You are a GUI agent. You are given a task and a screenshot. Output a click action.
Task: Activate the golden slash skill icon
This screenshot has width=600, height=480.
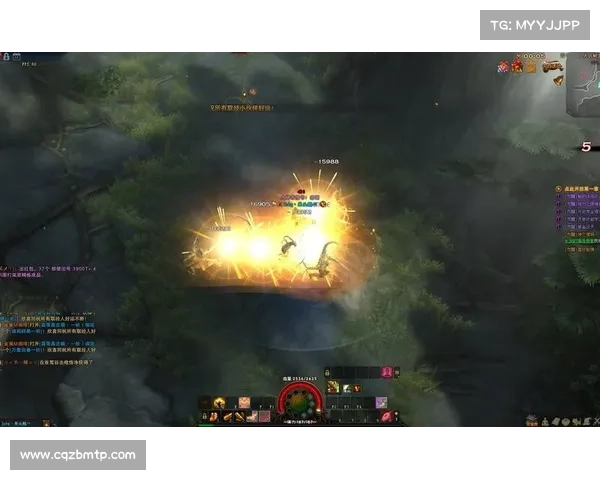coord(333,387)
